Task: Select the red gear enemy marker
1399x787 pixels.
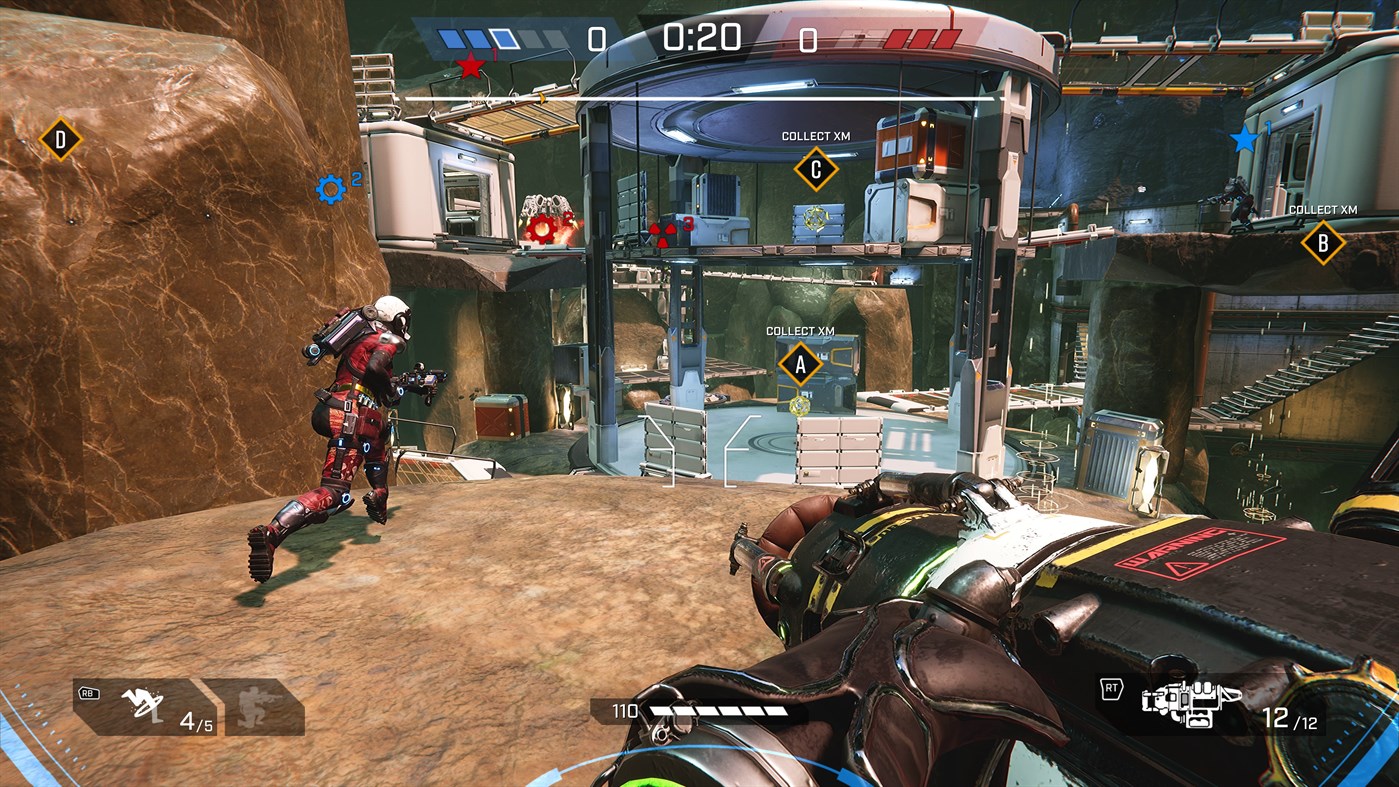Action: coord(541,229)
